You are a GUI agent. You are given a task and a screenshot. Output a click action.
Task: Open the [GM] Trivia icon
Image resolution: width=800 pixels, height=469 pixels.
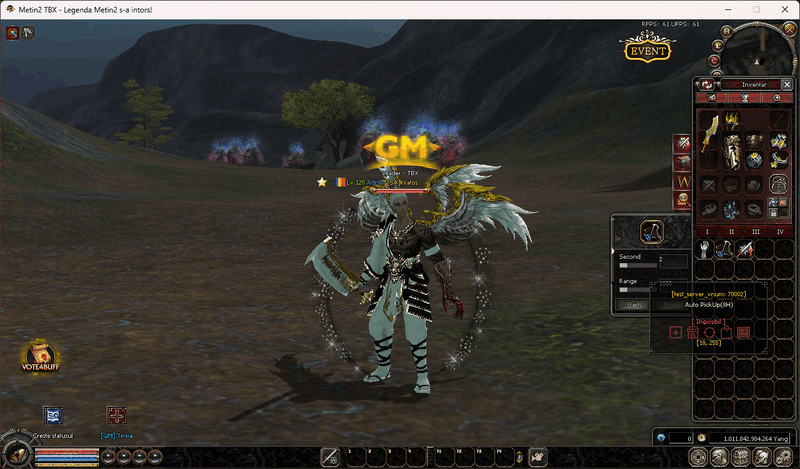click(x=116, y=416)
